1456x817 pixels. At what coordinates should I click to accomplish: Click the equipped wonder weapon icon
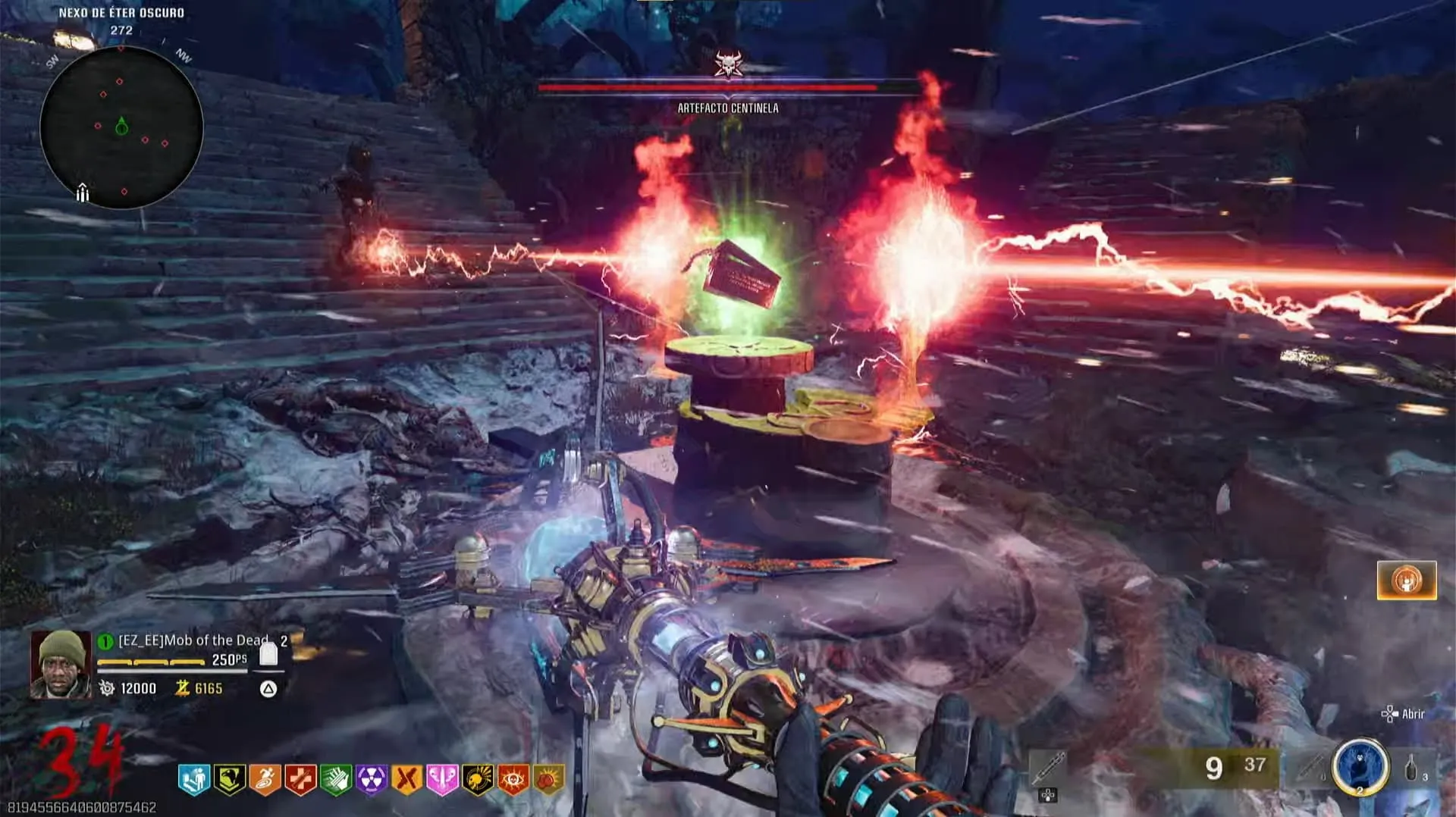pyautogui.click(x=1049, y=769)
